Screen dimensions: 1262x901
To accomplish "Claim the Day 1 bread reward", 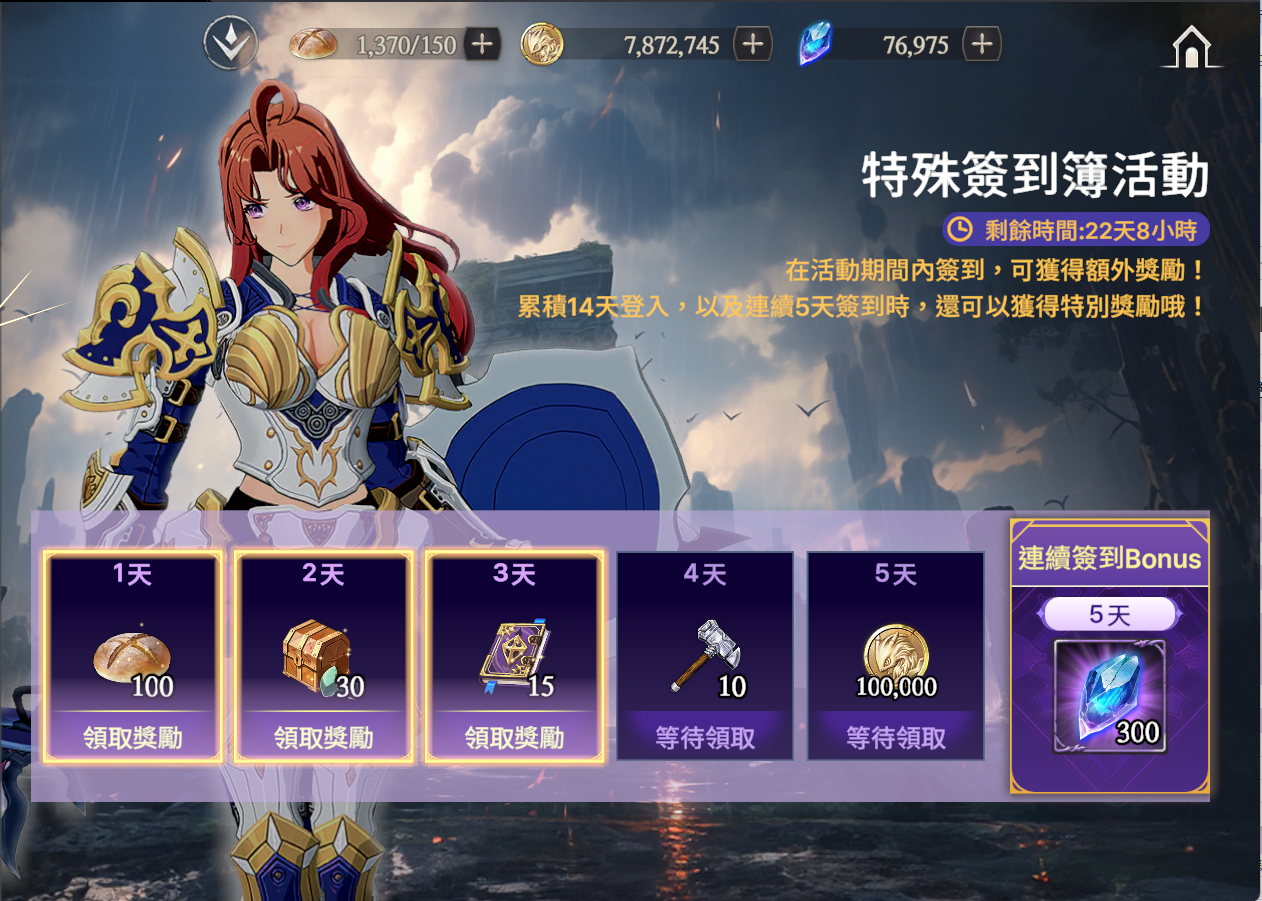I will point(132,738).
